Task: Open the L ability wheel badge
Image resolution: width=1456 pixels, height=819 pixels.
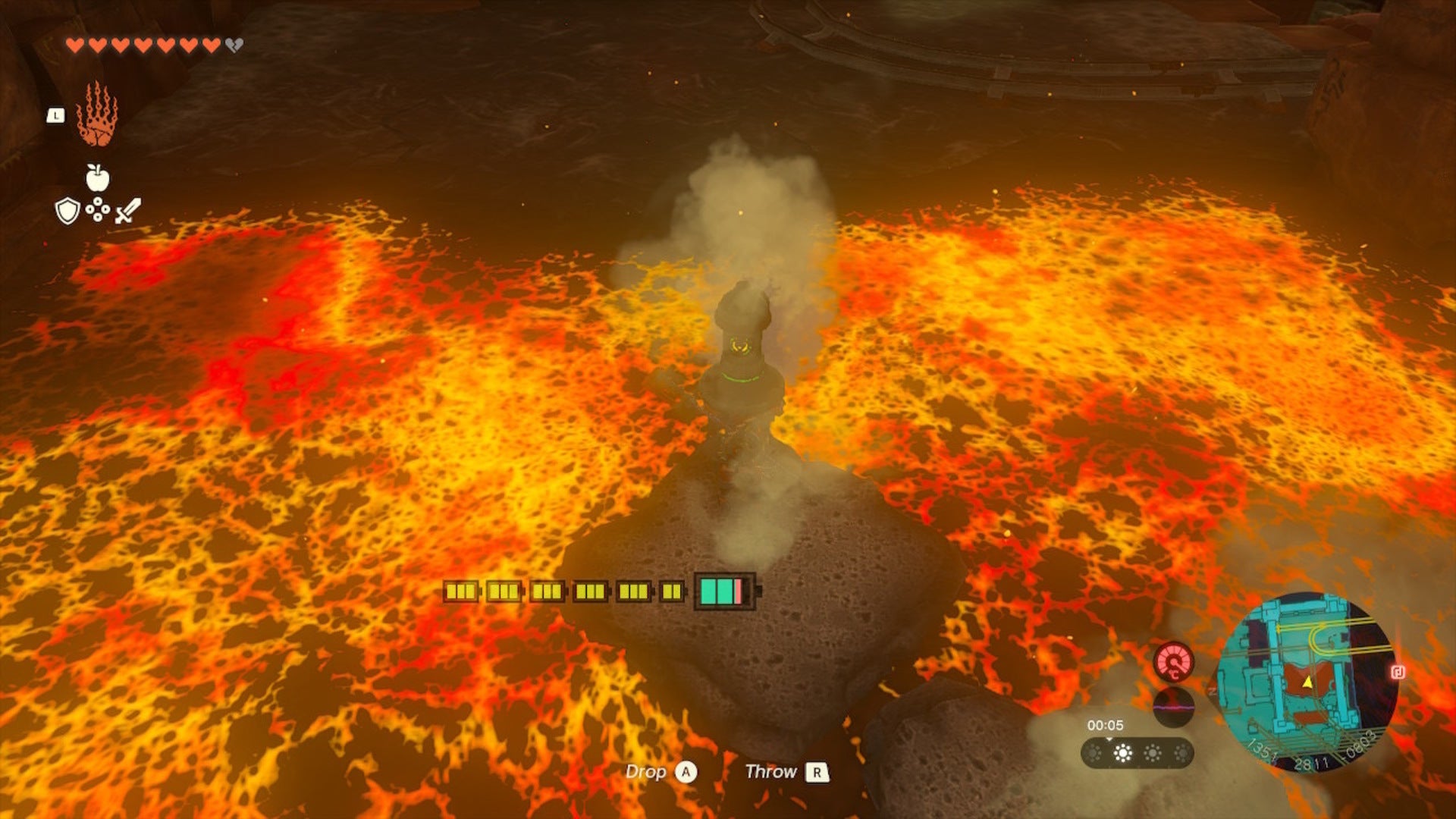Action: pos(56,115)
